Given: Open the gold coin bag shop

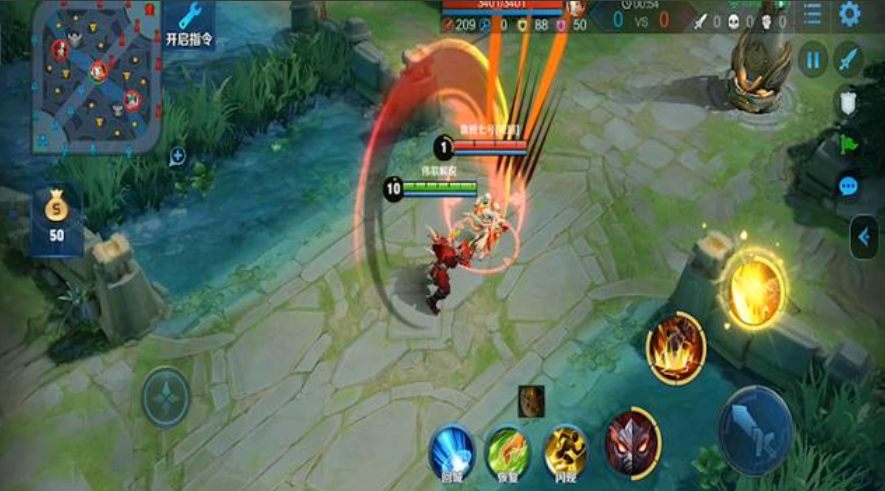Looking at the screenshot, I should click(58, 218).
